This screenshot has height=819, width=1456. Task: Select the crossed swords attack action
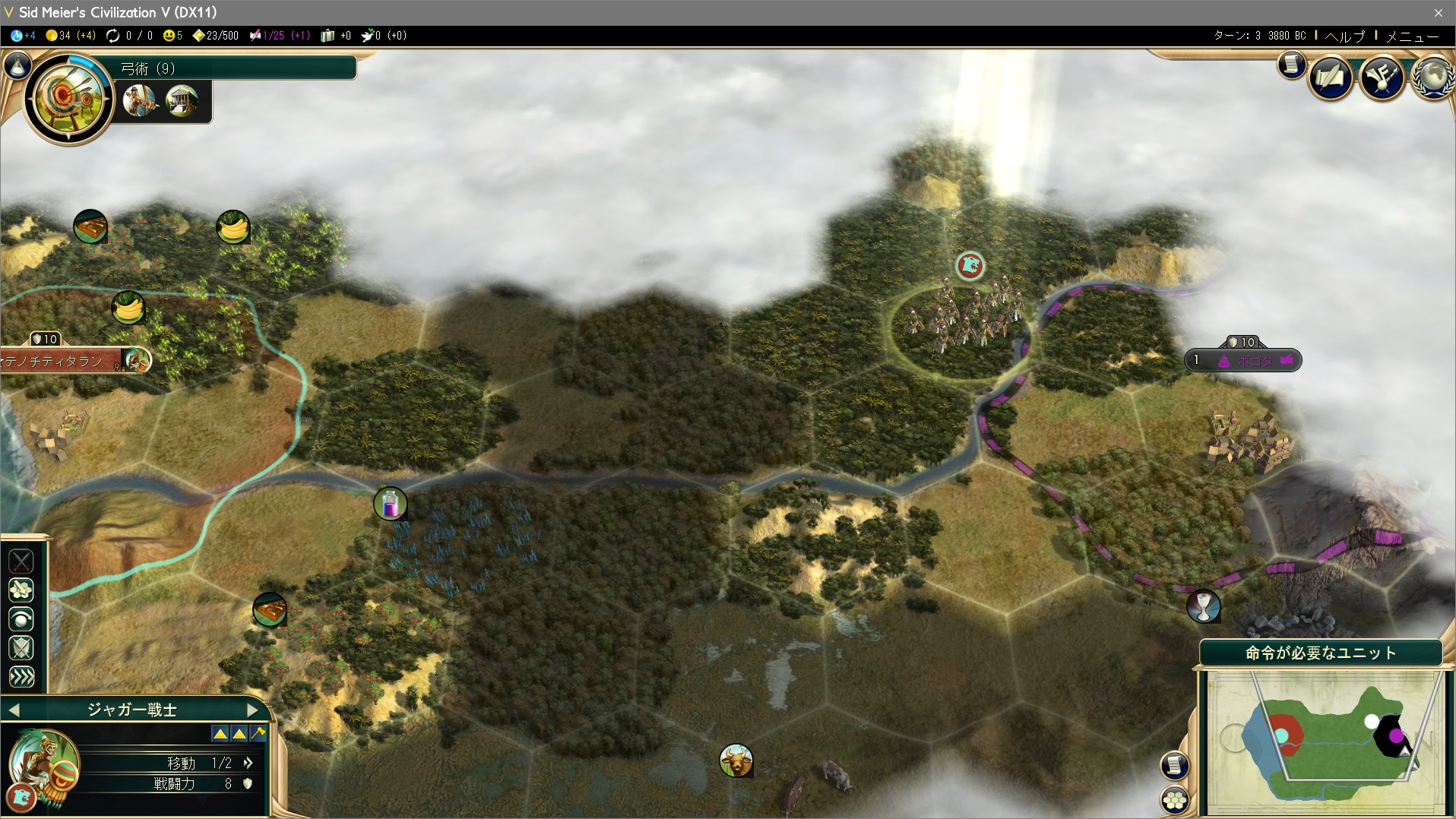point(21,561)
